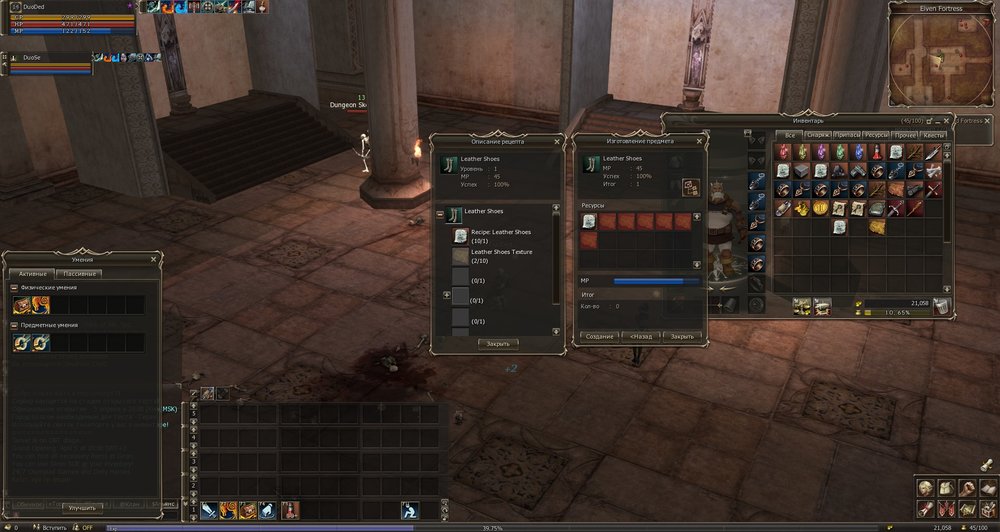Go back with the <Назад button

click(641, 336)
